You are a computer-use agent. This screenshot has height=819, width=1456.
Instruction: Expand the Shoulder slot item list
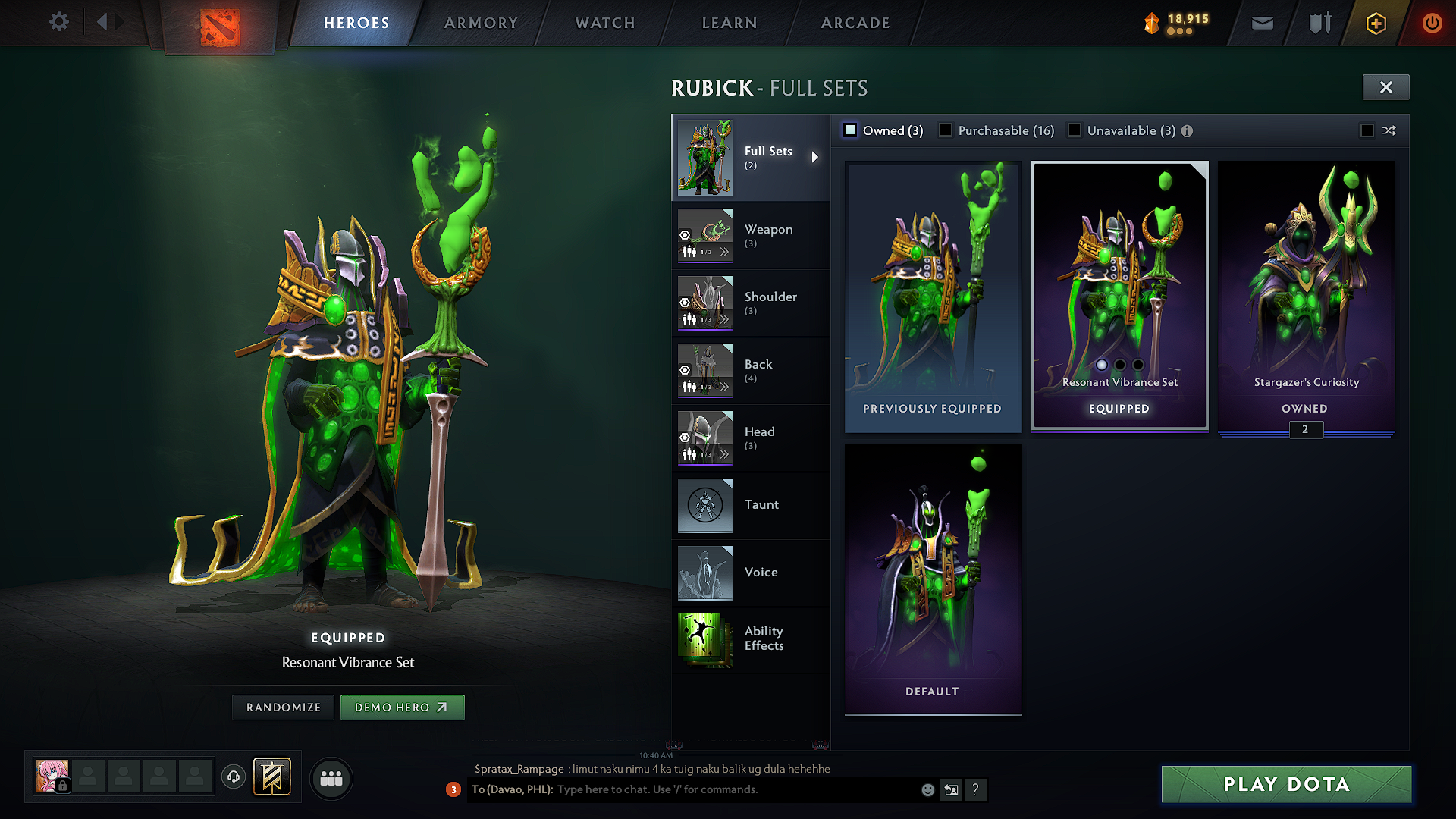725,320
